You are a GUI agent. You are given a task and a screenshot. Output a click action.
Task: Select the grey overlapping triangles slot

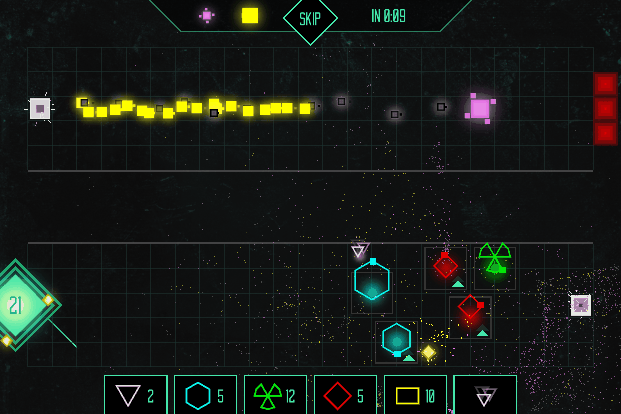[x=485, y=395]
